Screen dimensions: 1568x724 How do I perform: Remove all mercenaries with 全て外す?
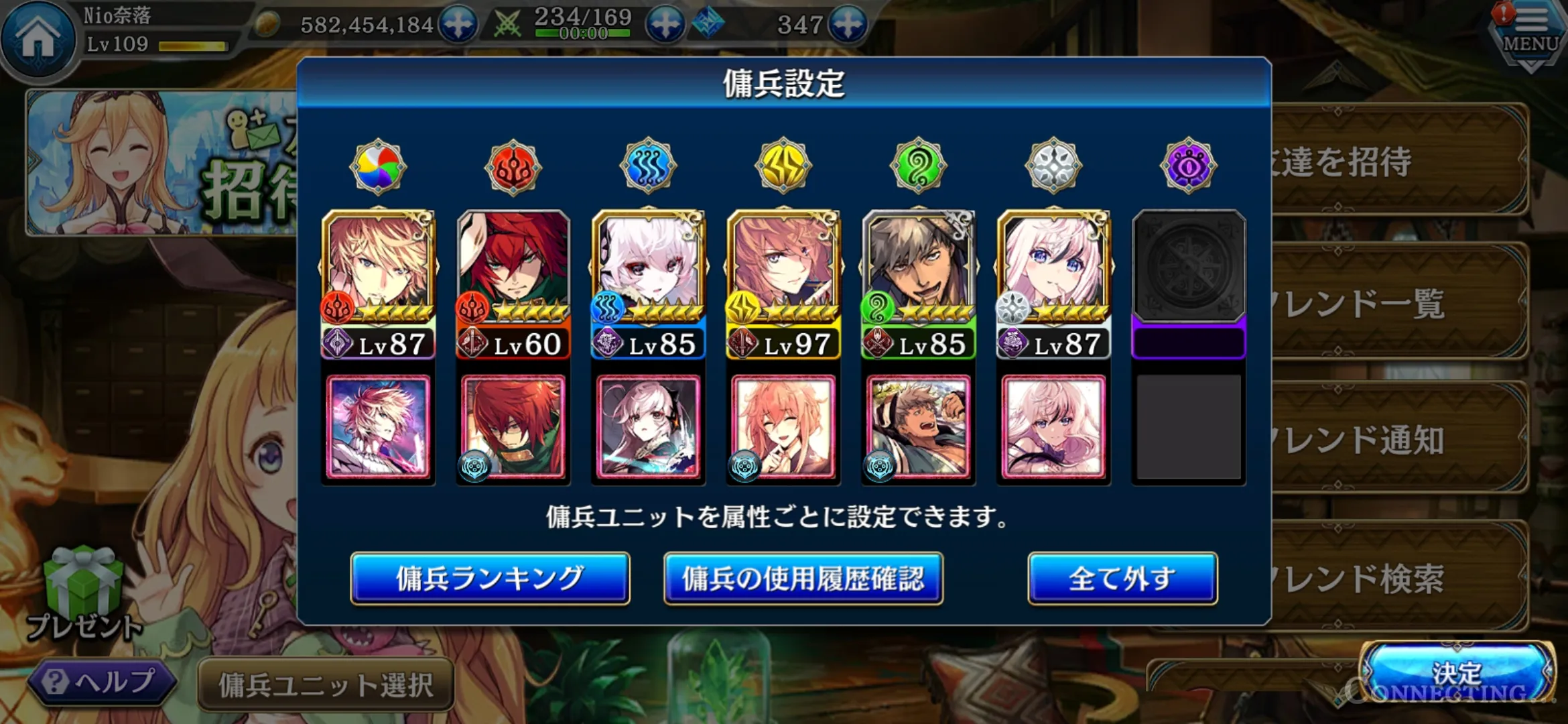point(1122,579)
